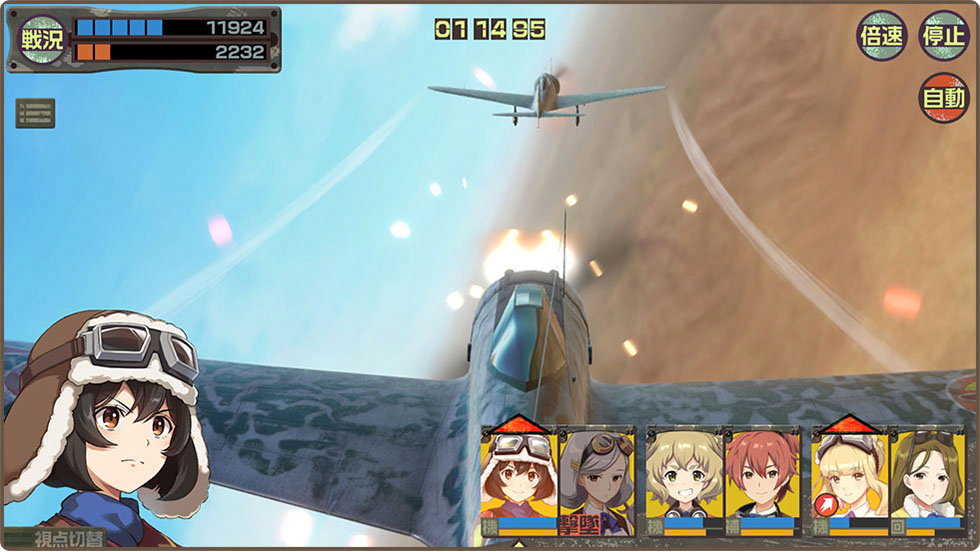Pick the red-haired pilot portrait

click(x=761, y=480)
